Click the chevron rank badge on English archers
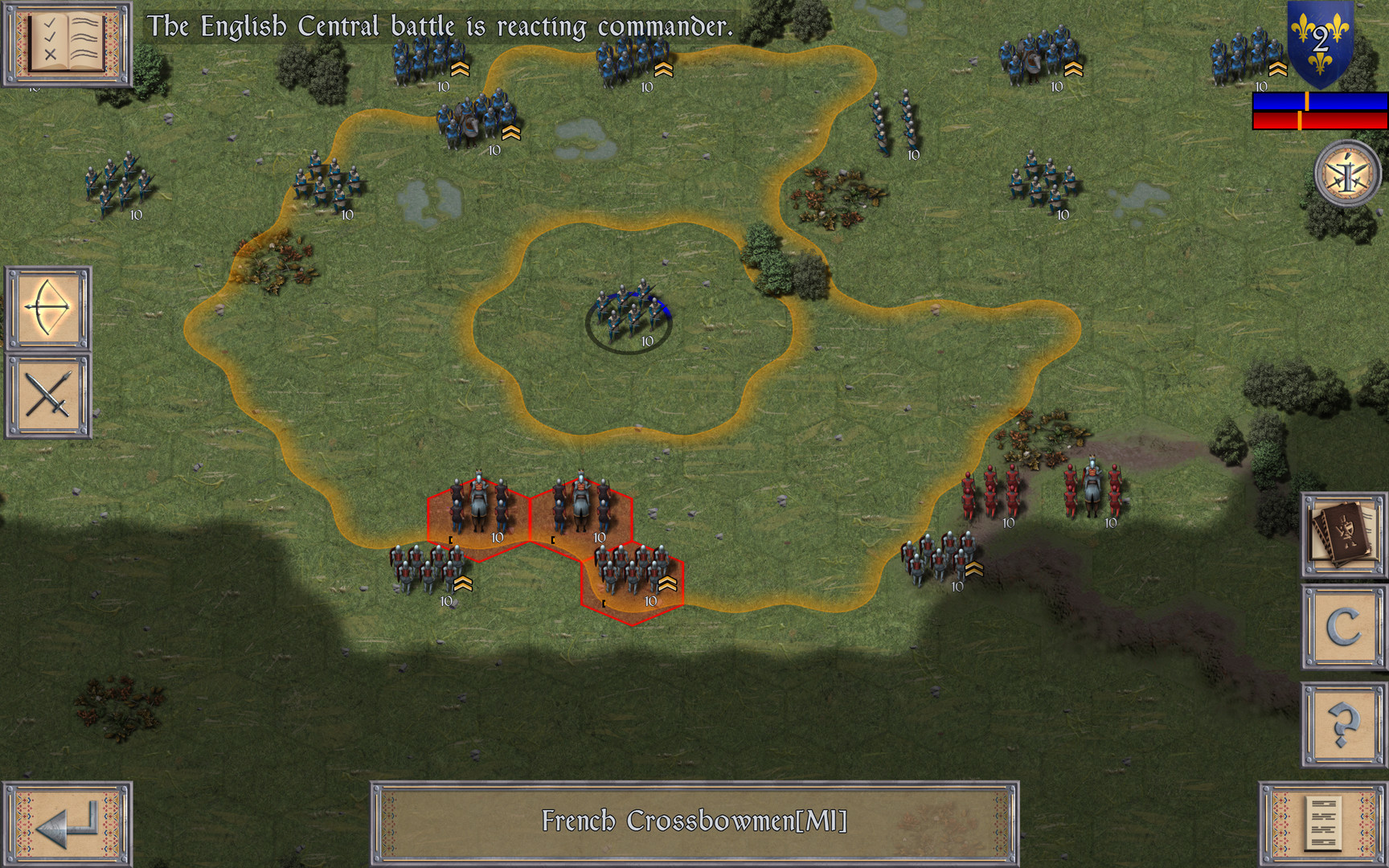The width and height of the screenshot is (1389, 868). [458, 71]
